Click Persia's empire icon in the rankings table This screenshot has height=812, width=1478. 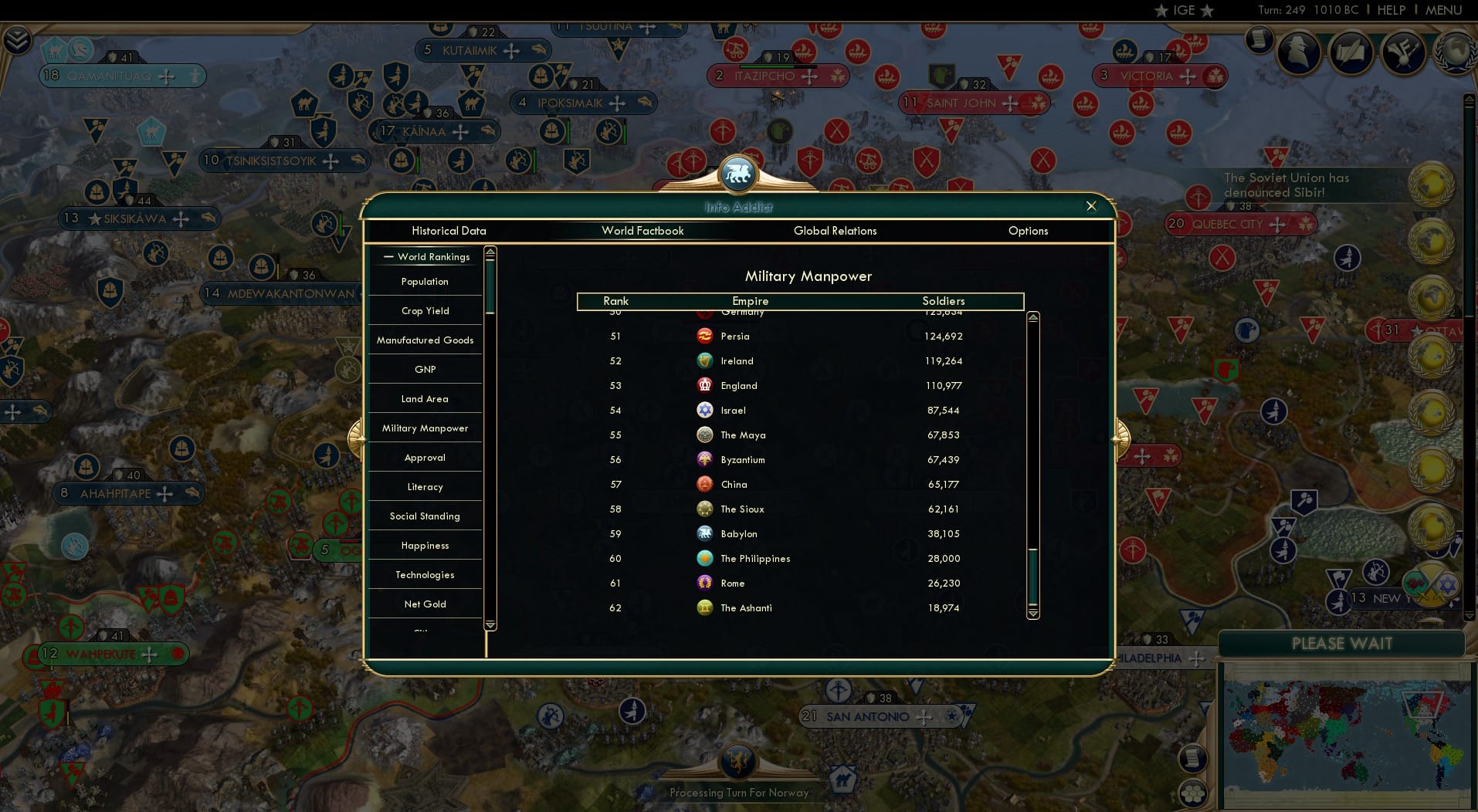click(x=703, y=336)
